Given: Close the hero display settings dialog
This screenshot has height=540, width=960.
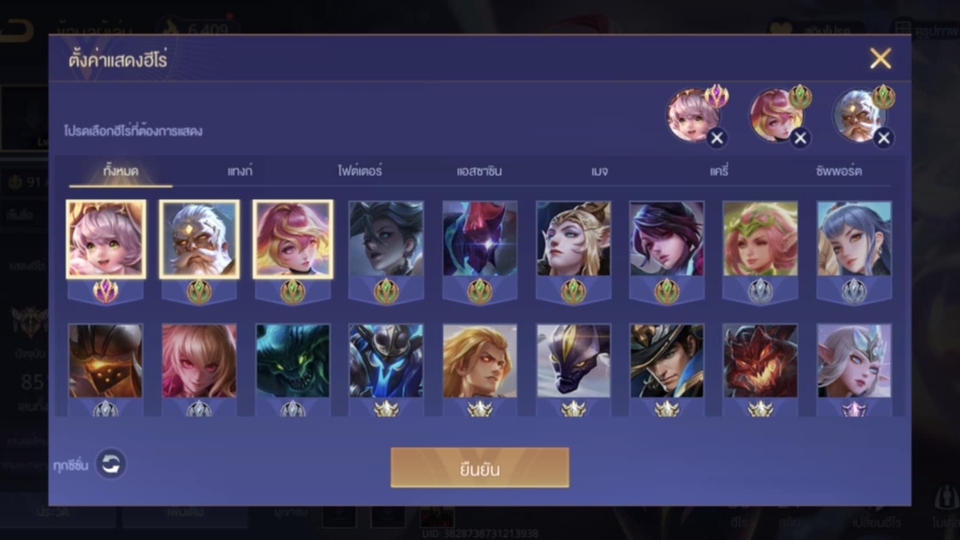Looking at the screenshot, I should tap(880, 59).
